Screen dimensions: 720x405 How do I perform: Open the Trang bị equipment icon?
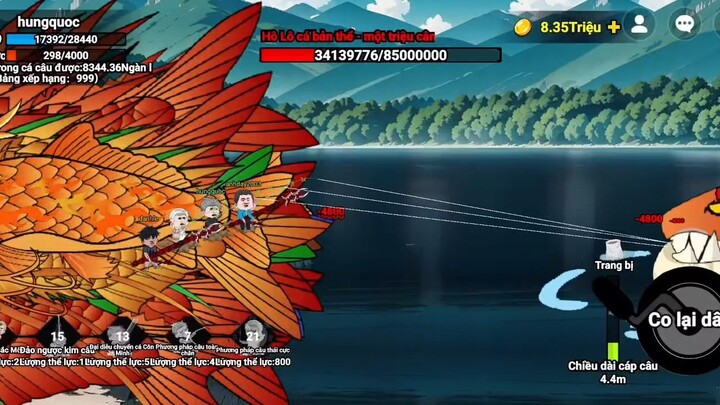613,250
